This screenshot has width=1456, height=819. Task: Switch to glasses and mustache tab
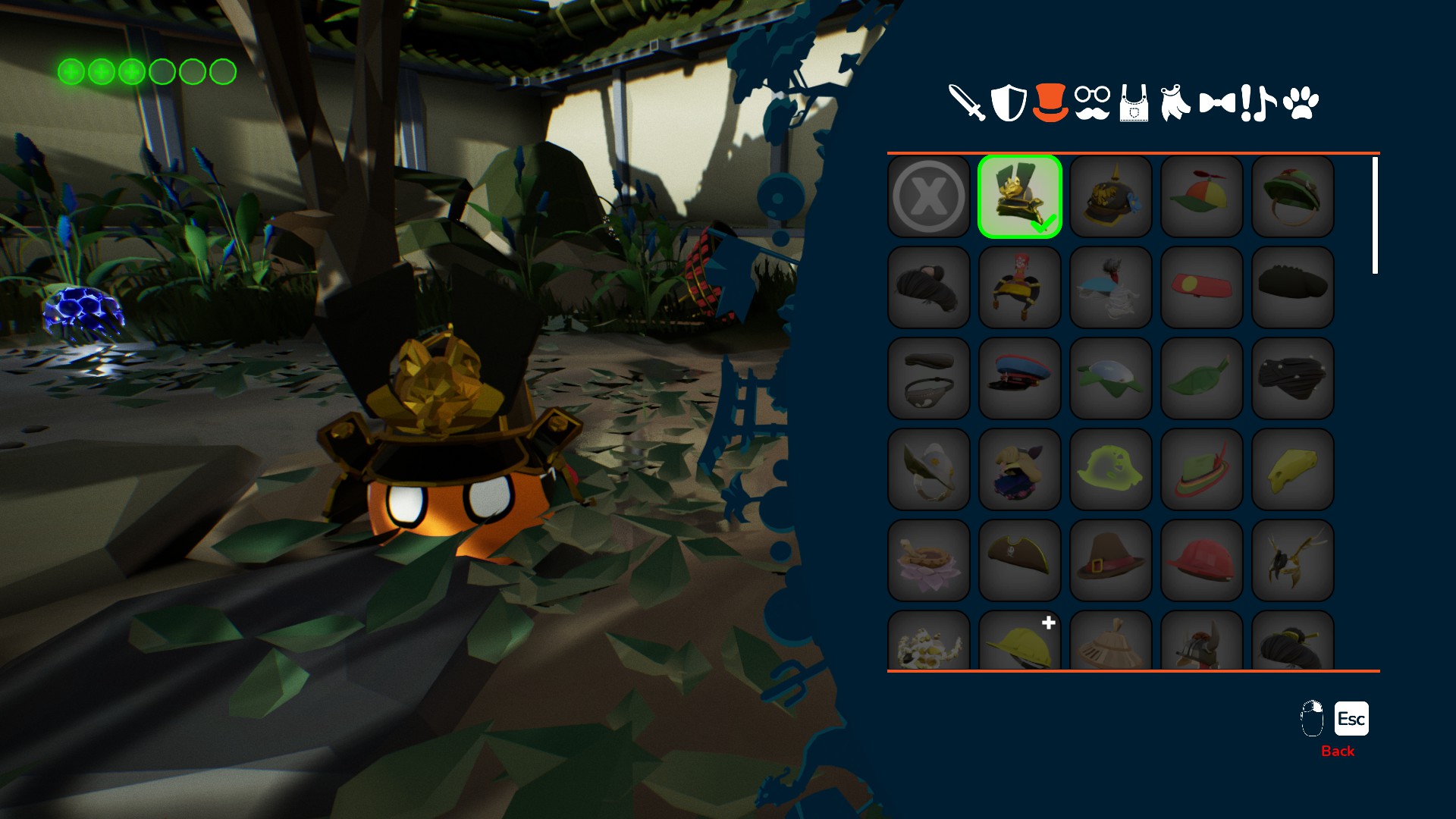point(1092,102)
